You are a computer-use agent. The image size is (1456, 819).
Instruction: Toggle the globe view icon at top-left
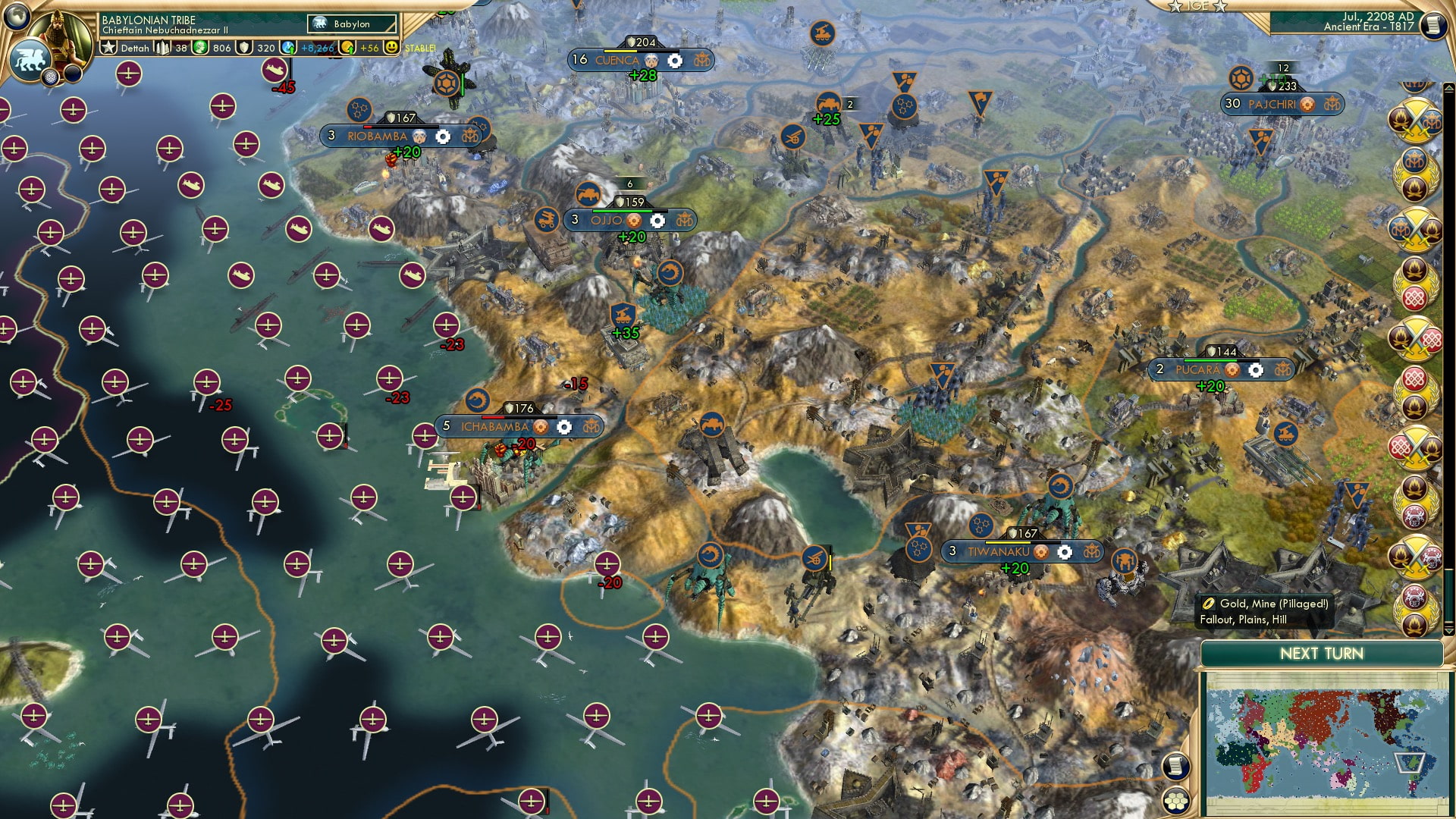[x=15, y=15]
